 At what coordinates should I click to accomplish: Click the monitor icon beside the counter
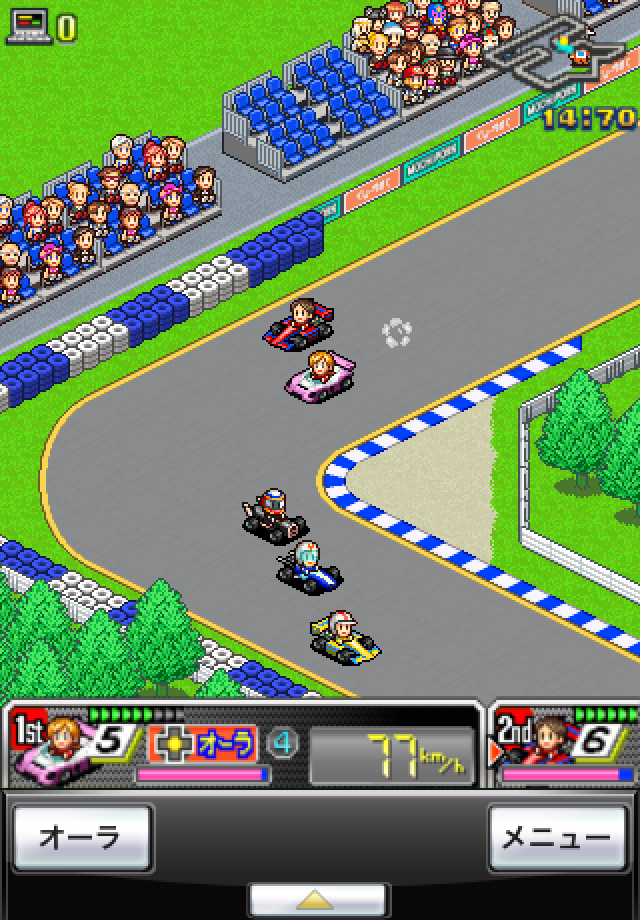[x=27, y=27]
